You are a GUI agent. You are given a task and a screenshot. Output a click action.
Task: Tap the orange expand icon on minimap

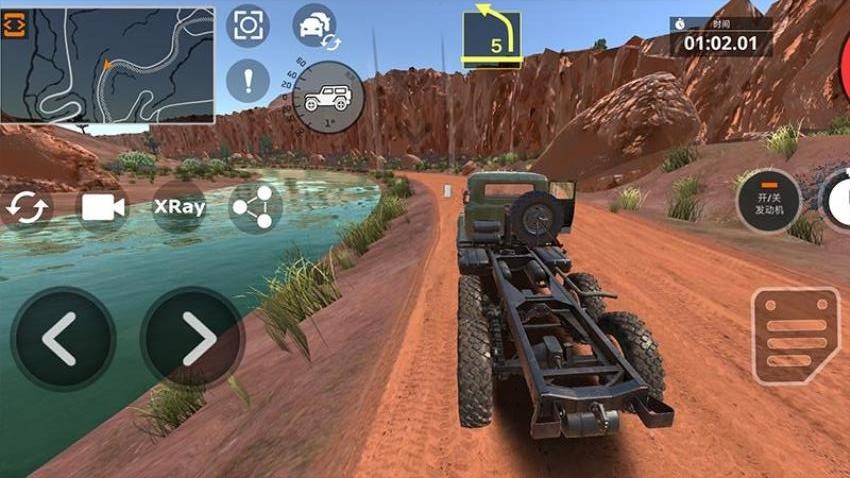click(16, 26)
